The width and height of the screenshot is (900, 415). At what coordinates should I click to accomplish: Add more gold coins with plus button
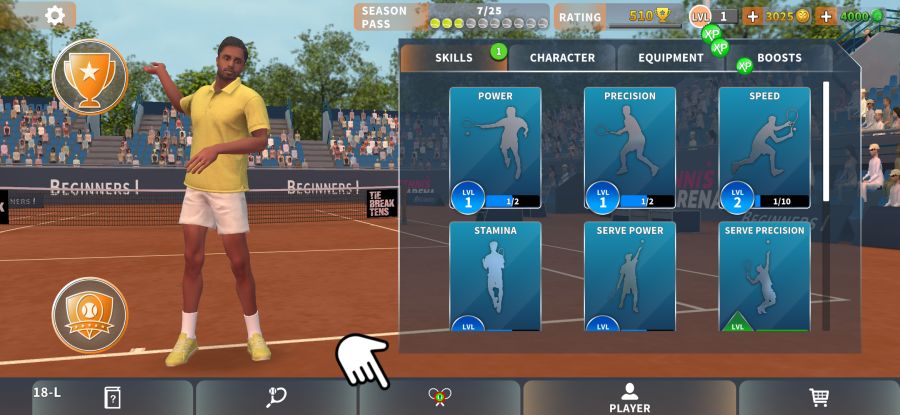coord(752,16)
